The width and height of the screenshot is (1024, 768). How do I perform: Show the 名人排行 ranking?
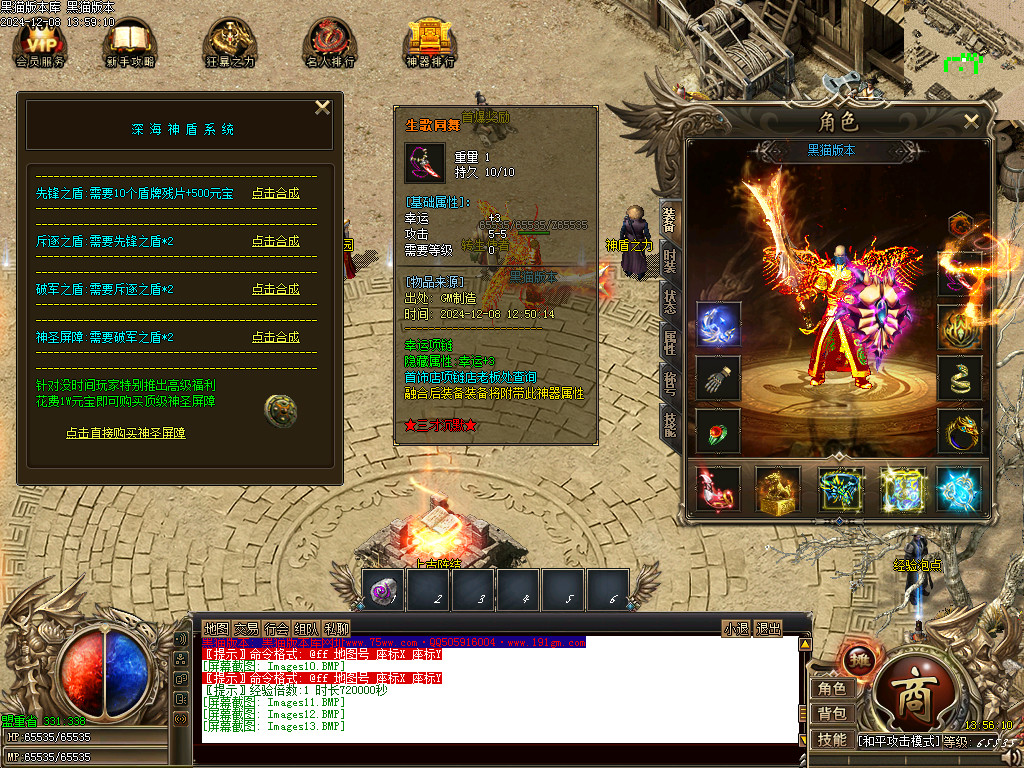(x=330, y=44)
